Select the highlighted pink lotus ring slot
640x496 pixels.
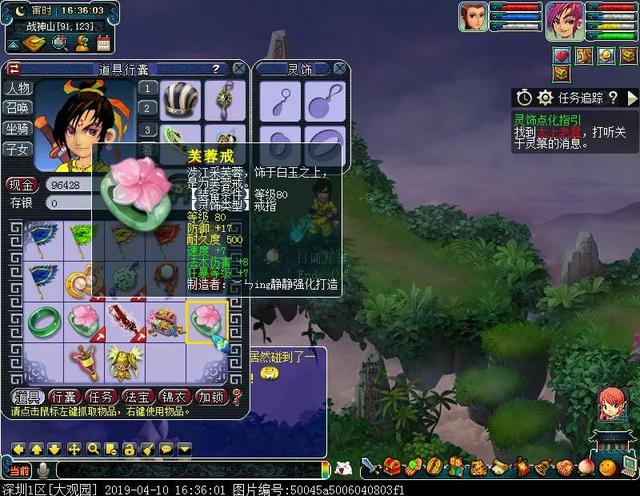coord(206,321)
